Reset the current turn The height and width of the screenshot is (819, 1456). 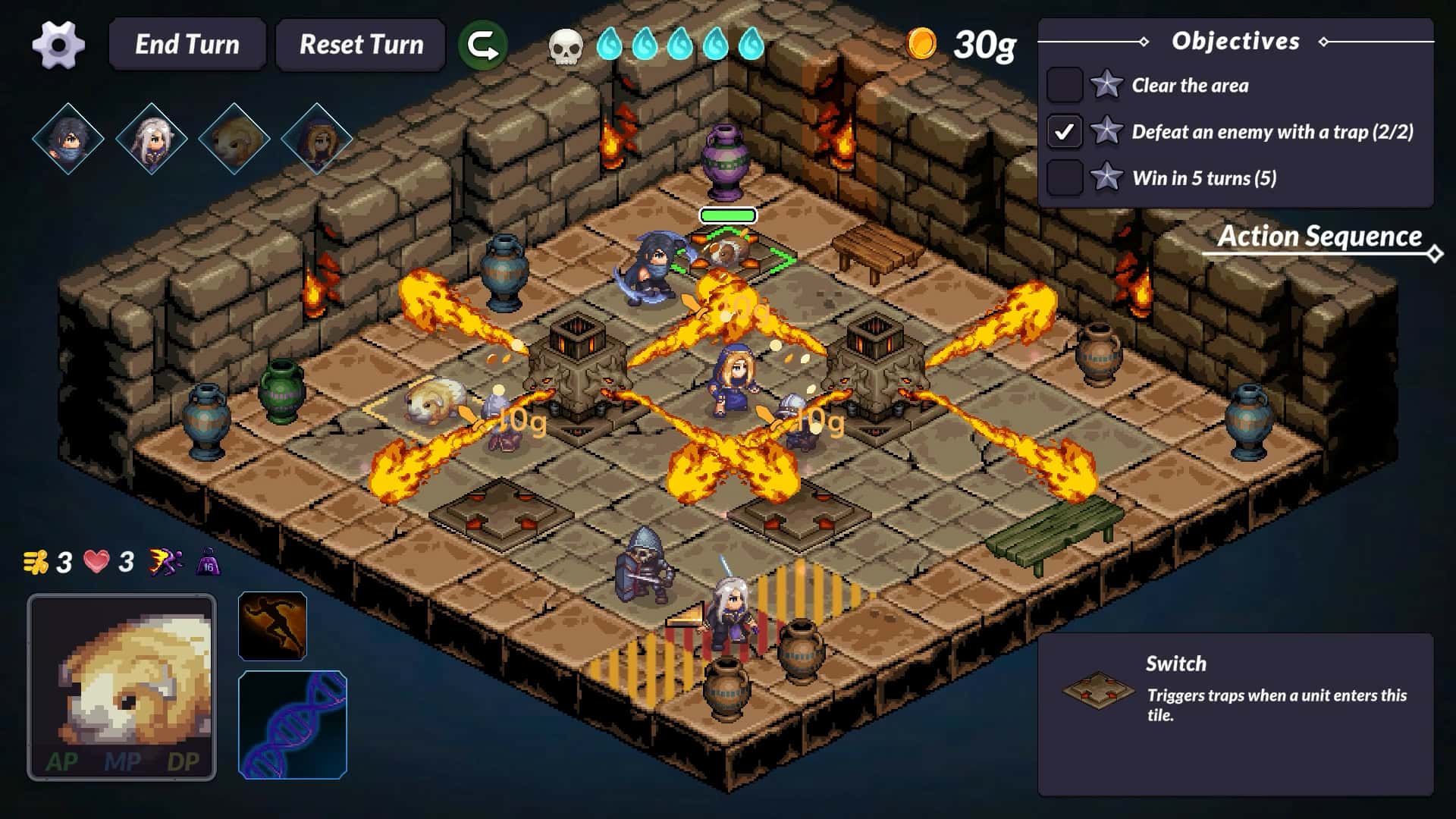click(361, 45)
